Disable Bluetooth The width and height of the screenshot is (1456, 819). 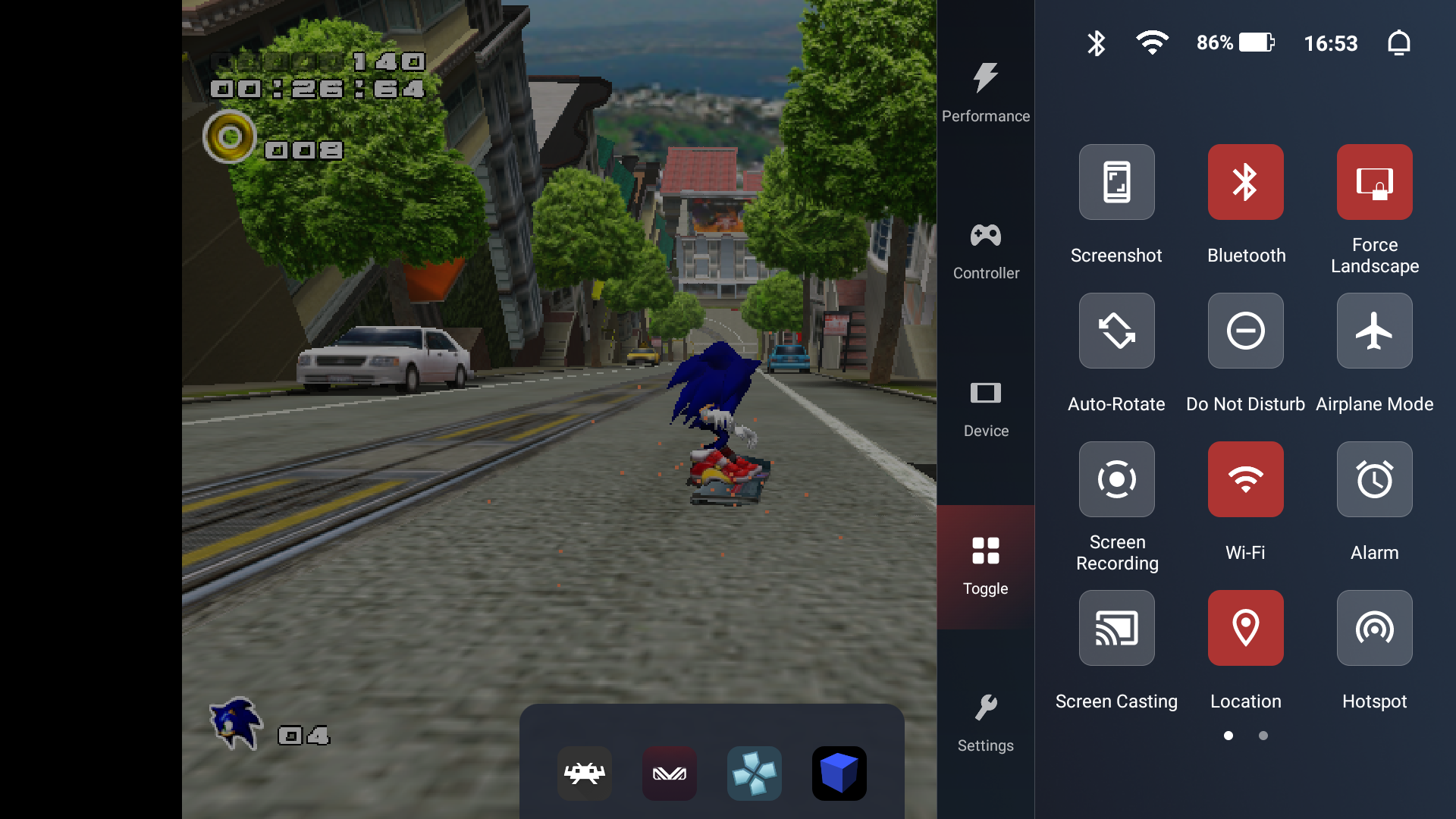coord(1244,182)
